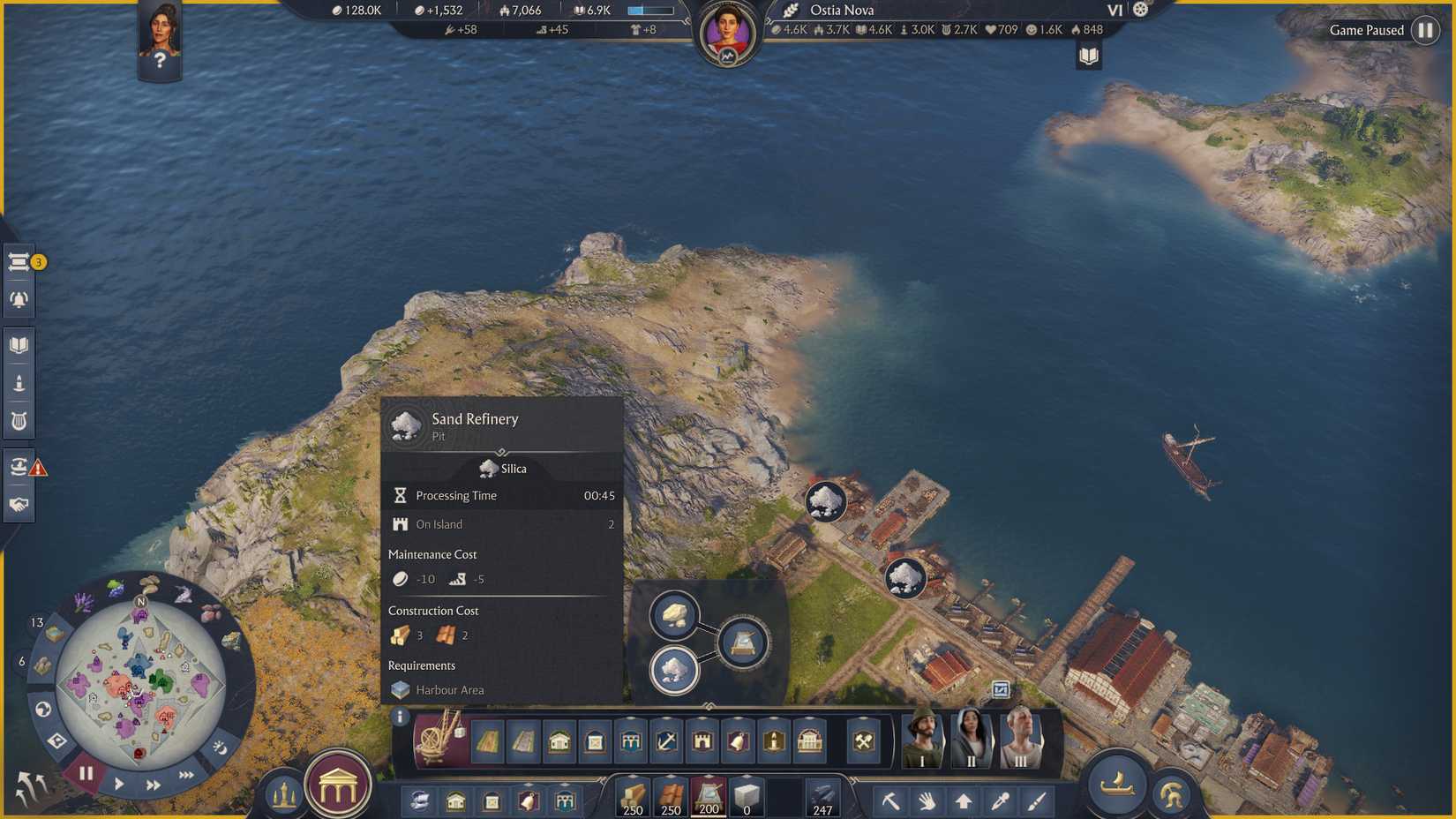Open the military helmet menu
Screen dimensions: 1456x819
coord(1173,792)
